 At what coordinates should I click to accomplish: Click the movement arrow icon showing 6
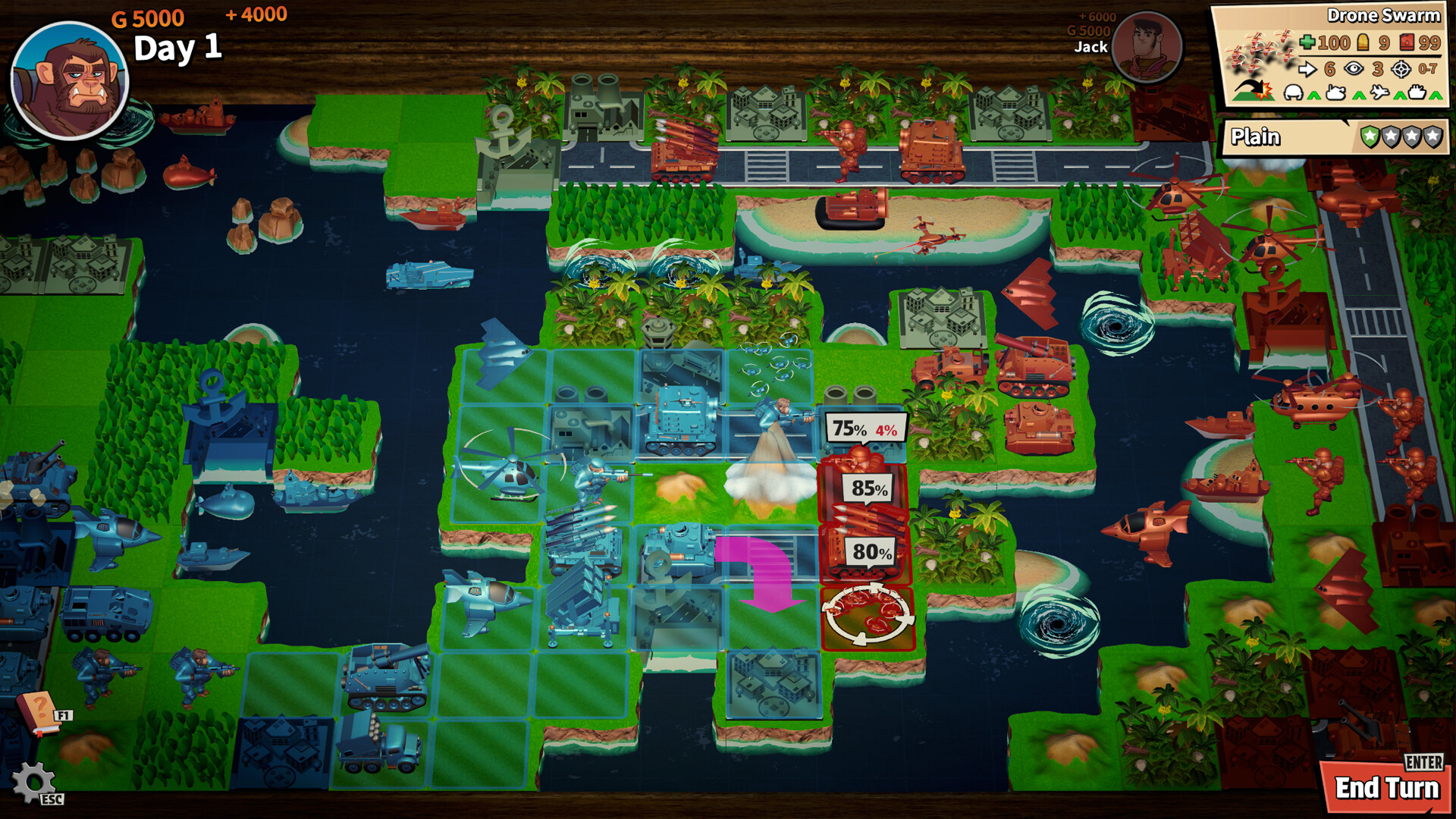point(1308,69)
